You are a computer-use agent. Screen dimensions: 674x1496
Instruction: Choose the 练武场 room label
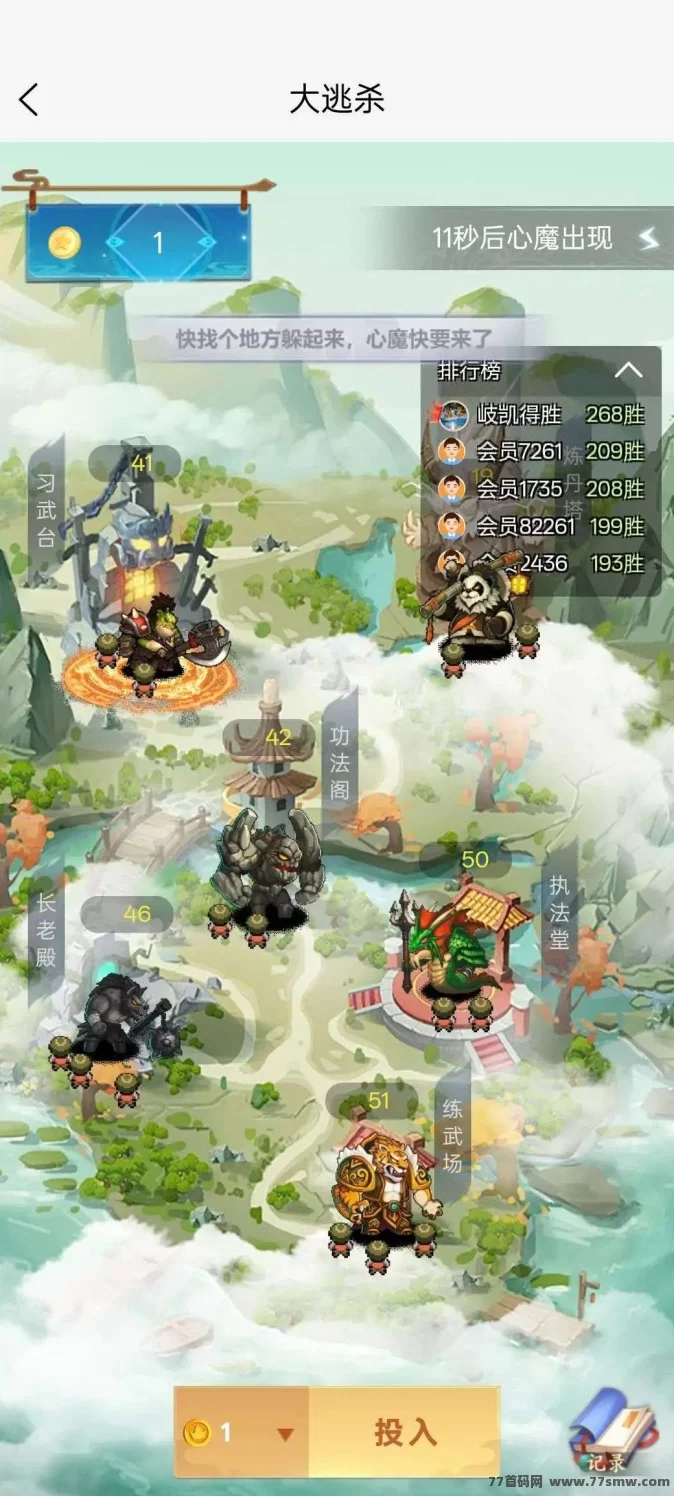(453, 1134)
